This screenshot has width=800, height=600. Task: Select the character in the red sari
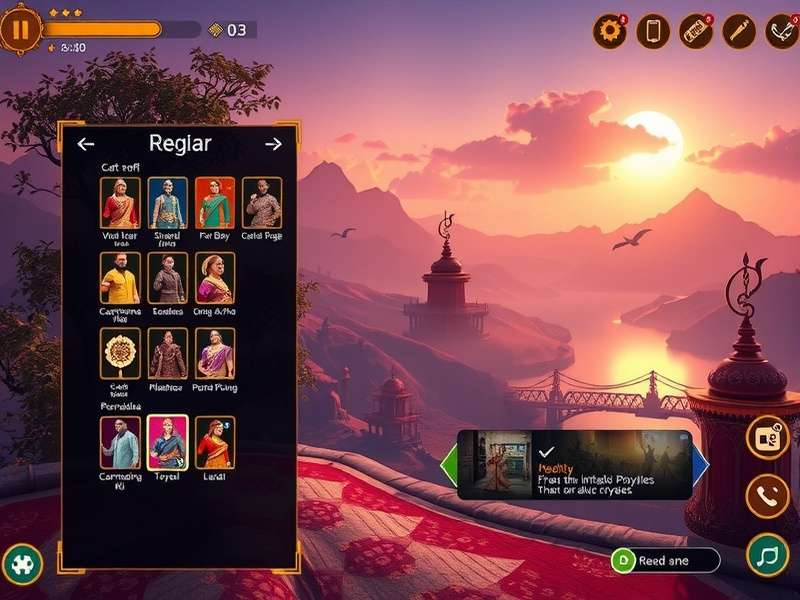click(120, 203)
